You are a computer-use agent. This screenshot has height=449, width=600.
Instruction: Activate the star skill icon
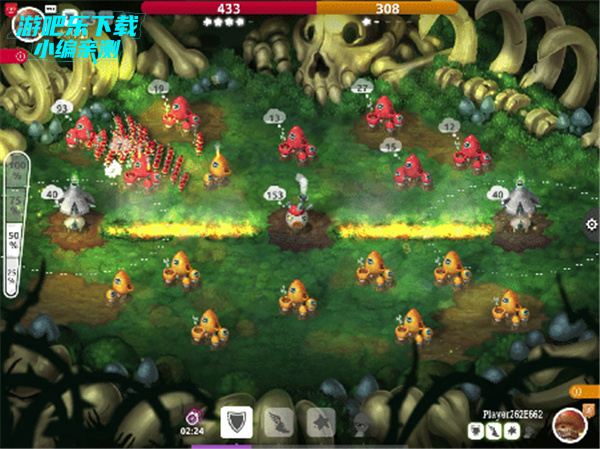321,423
